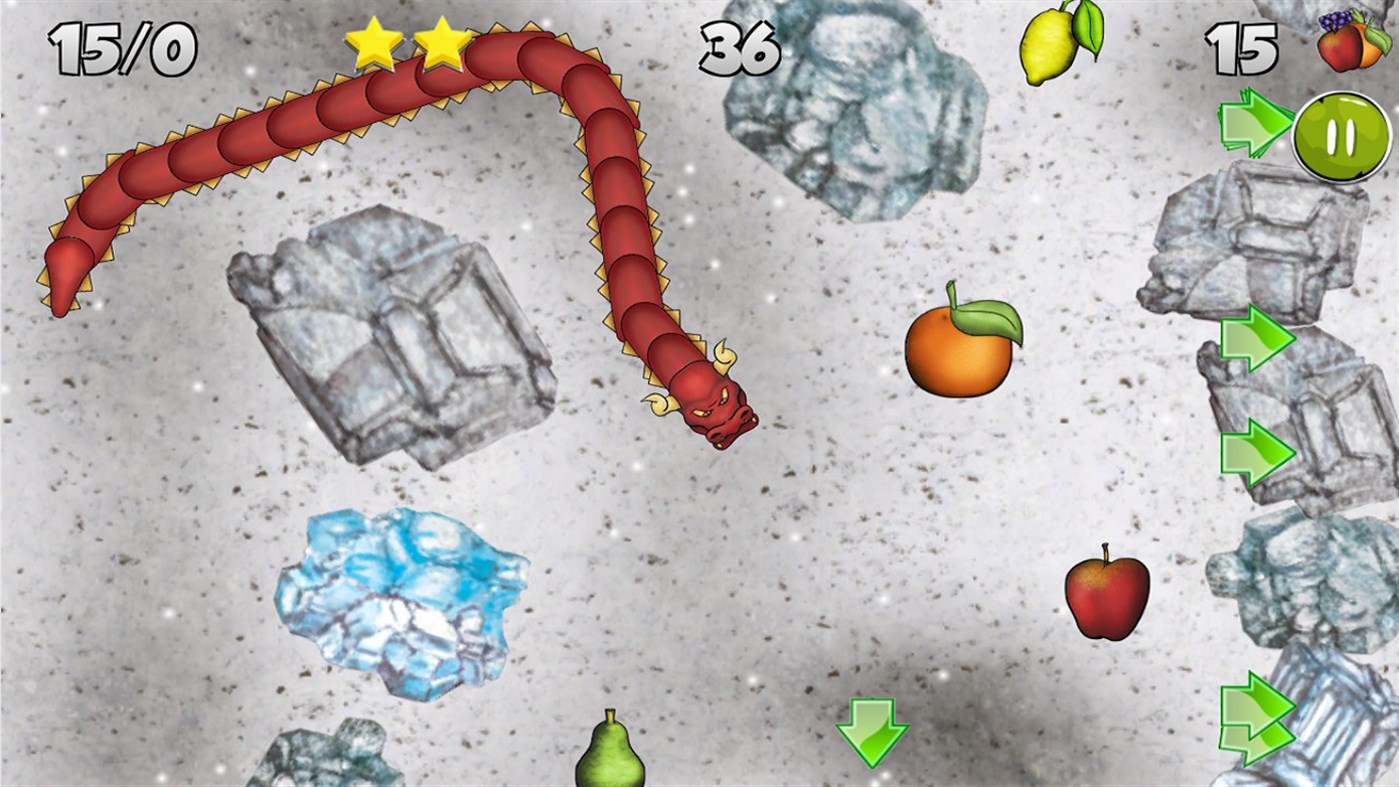The width and height of the screenshot is (1399, 787).
Task: Click the lemon fruit icon at top
Action: [x=1048, y=45]
